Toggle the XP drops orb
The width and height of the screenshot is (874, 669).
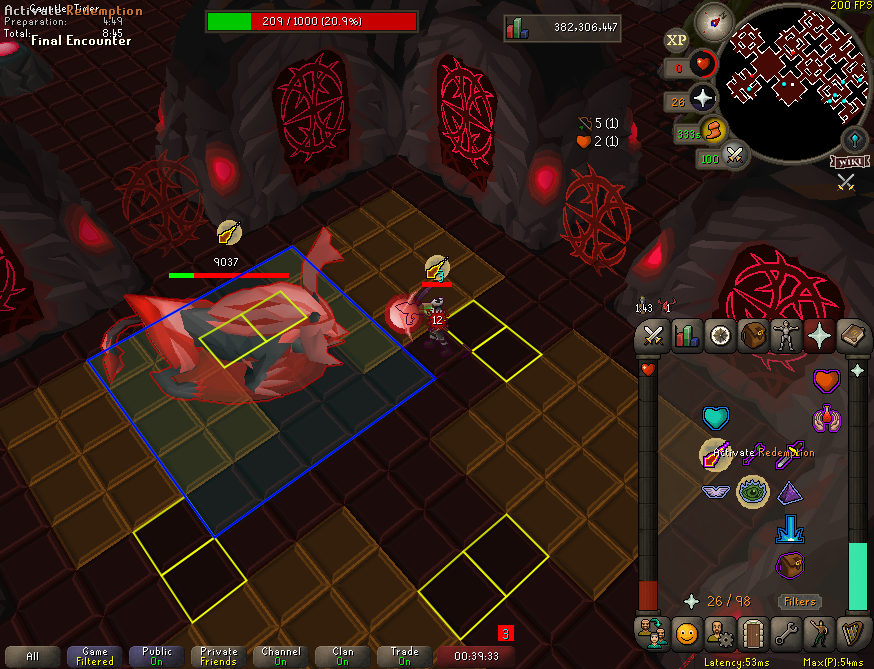[677, 41]
